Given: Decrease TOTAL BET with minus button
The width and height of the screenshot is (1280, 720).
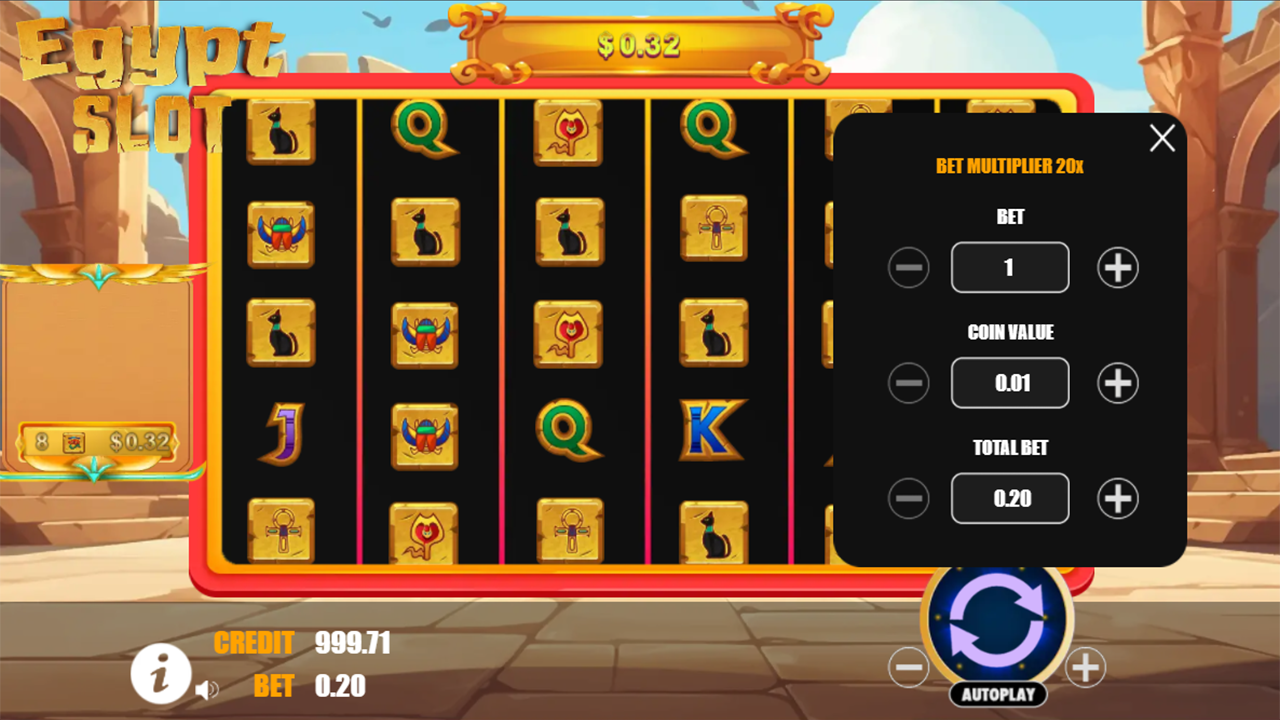Looking at the screenshot, I should coord(909,498).
